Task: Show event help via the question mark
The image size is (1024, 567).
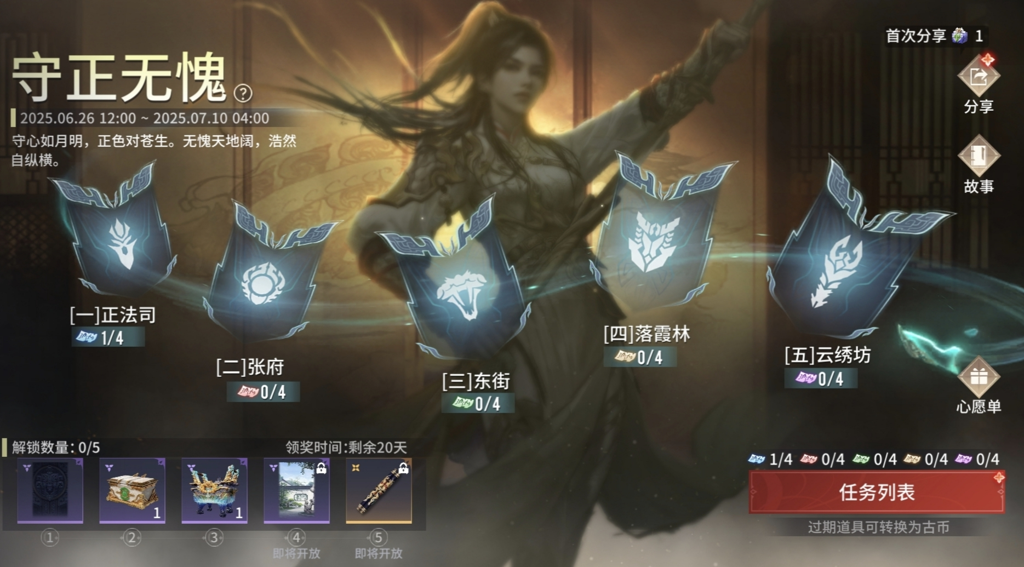Action: [x=243, y=93]
